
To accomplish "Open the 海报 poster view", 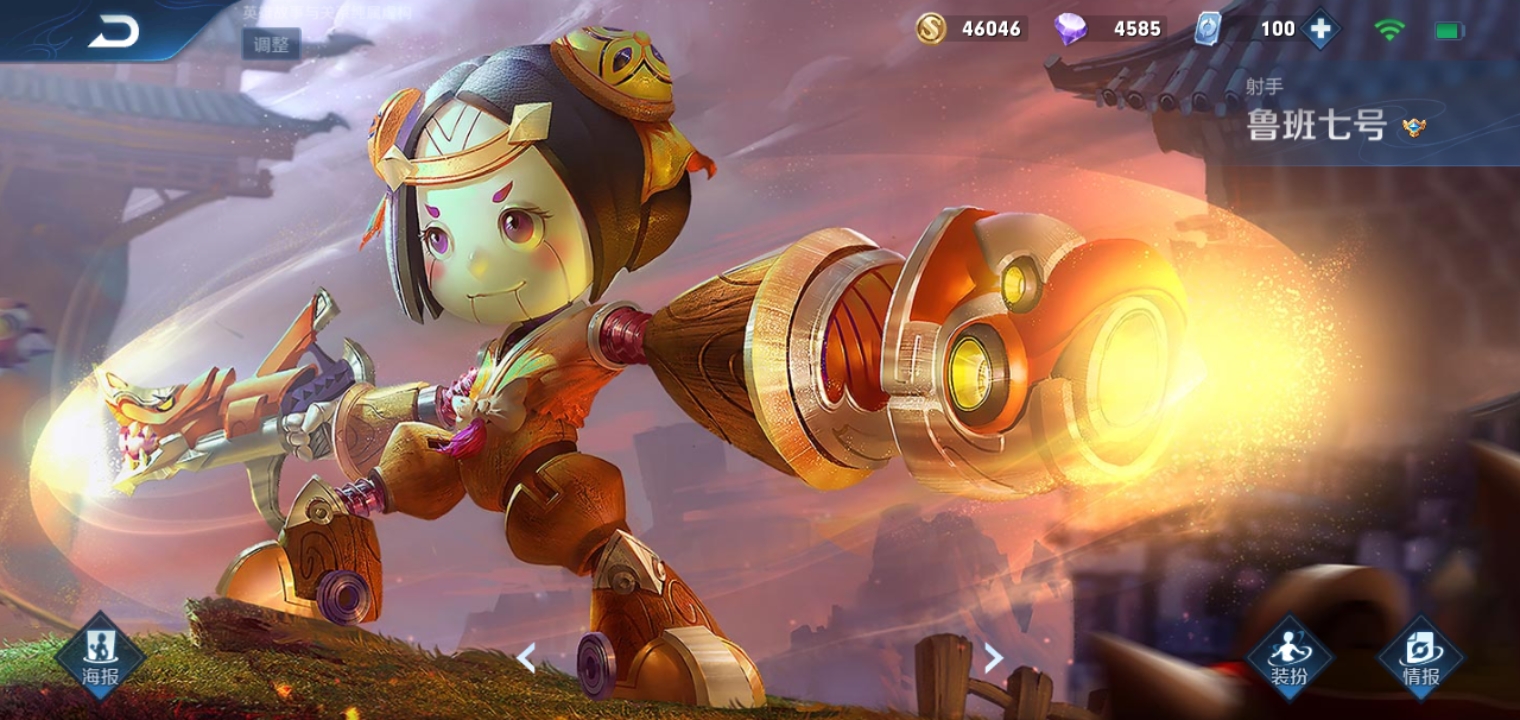I will point(100,657).
